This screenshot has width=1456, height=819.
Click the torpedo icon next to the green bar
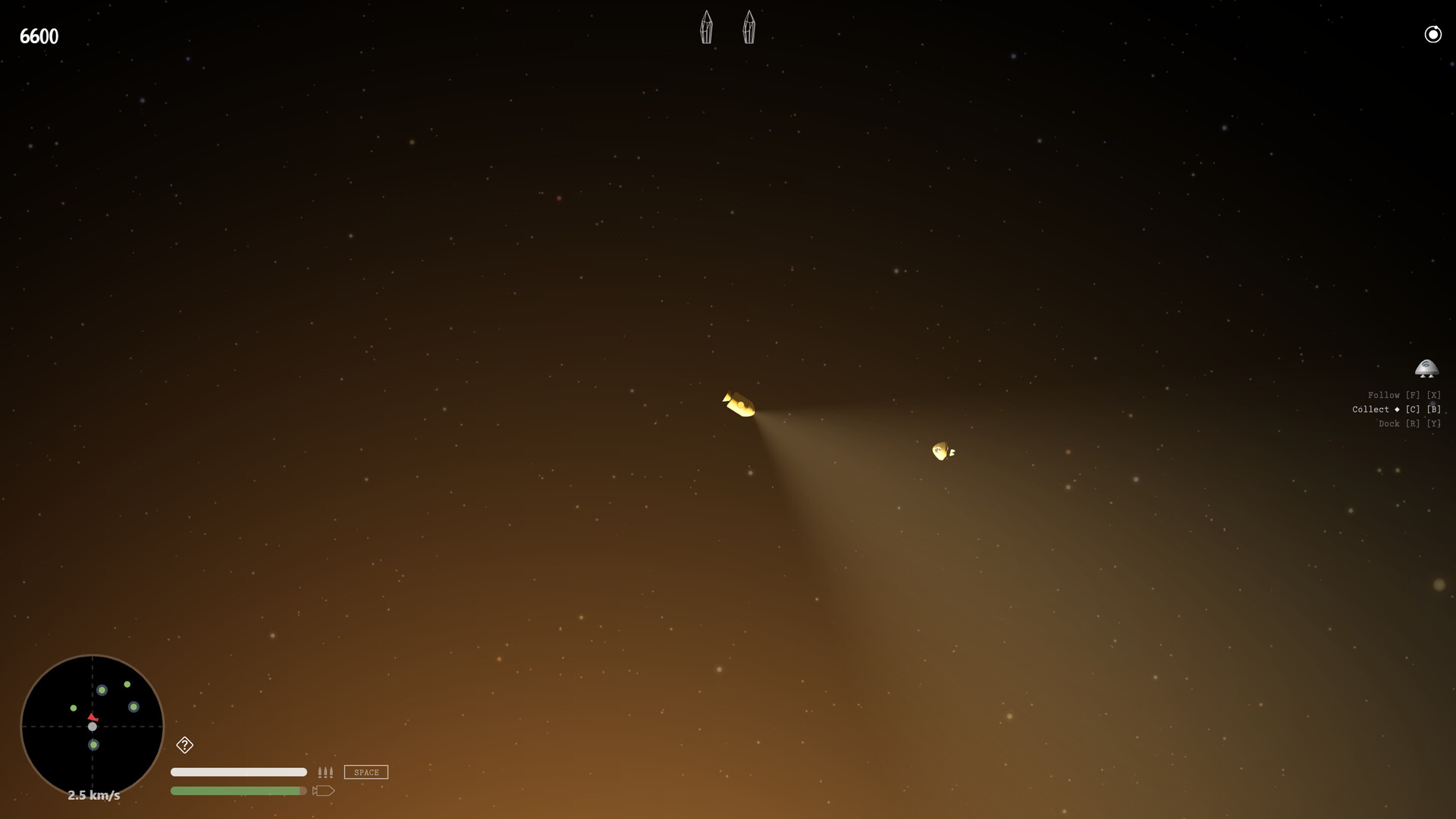325,790
